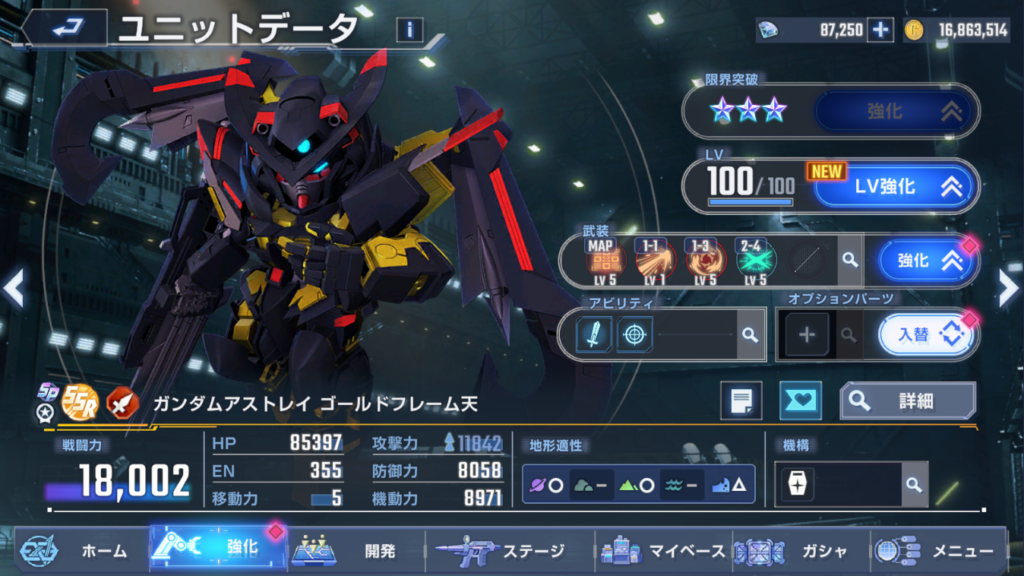Toggle the heart favorite button
1024x576 pixels.
tap(800, 401)
